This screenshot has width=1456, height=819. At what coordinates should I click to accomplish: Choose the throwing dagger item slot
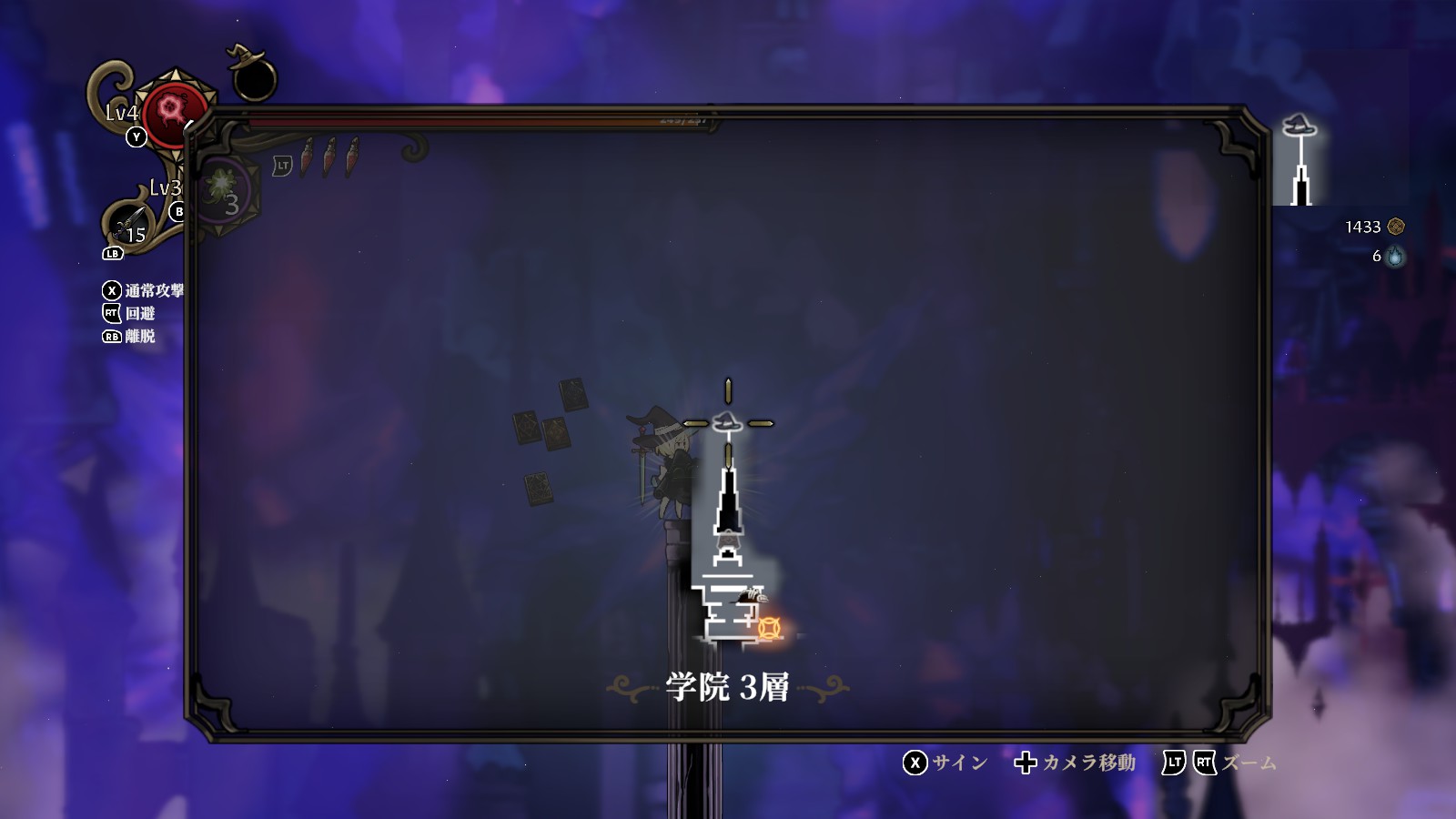(130, 221)
